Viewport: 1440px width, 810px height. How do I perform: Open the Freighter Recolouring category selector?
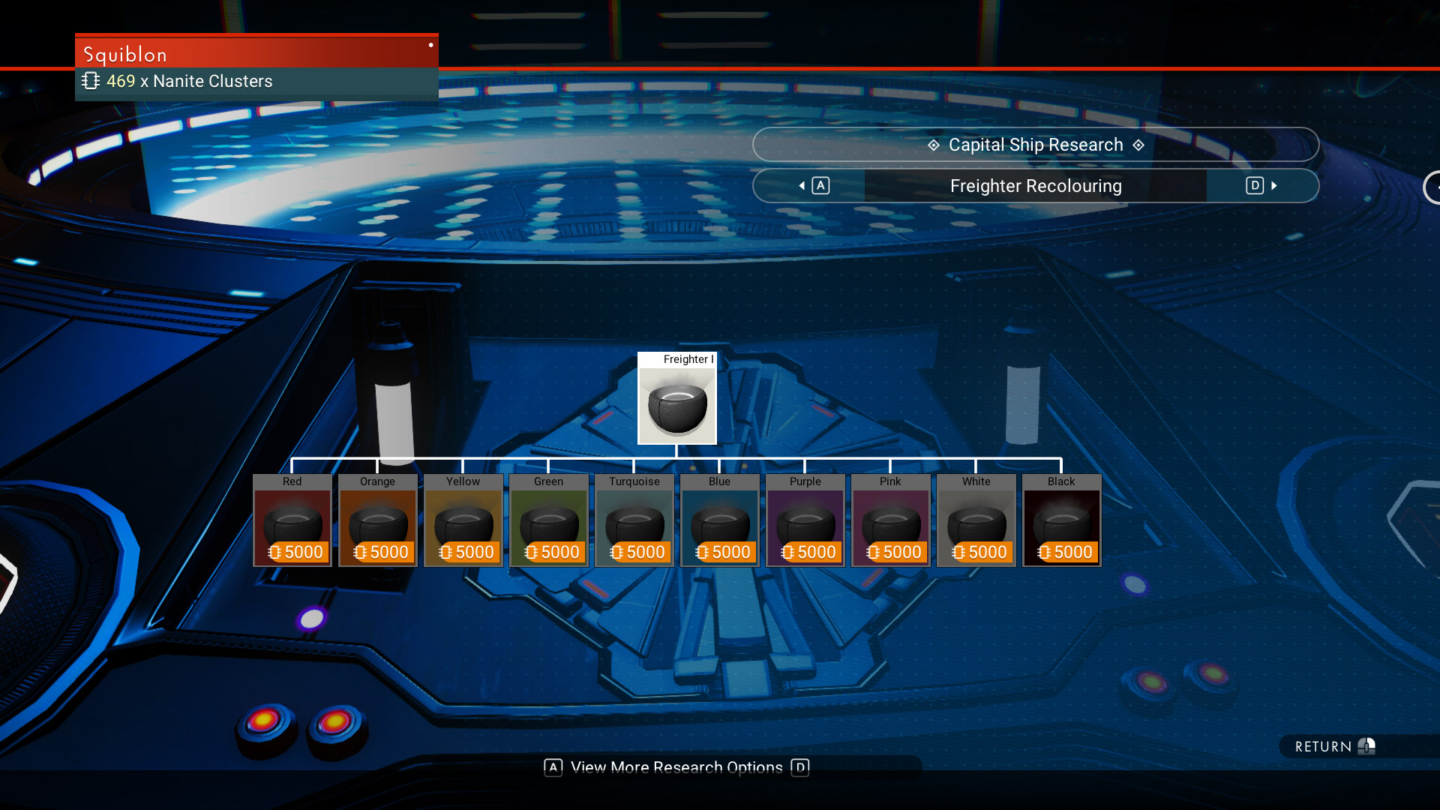[1036, 185]
